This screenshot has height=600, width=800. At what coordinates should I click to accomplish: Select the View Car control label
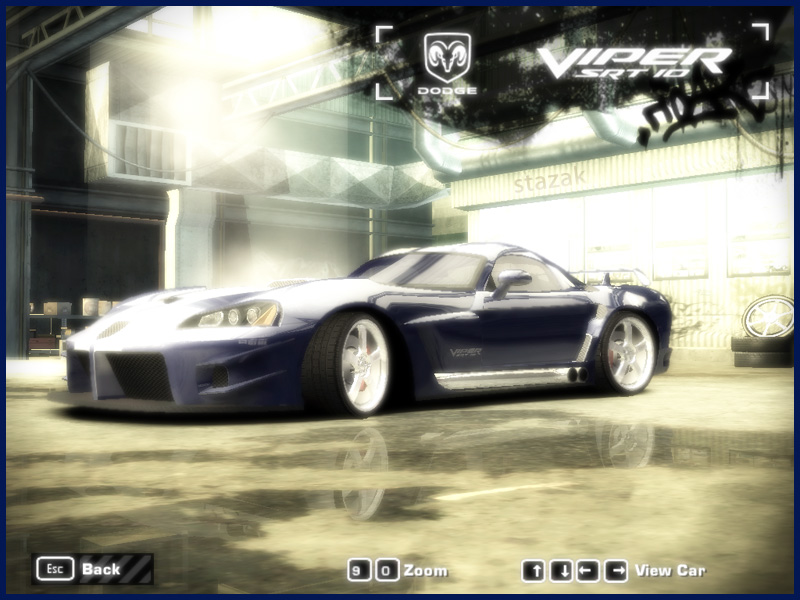tap(670, 571)
